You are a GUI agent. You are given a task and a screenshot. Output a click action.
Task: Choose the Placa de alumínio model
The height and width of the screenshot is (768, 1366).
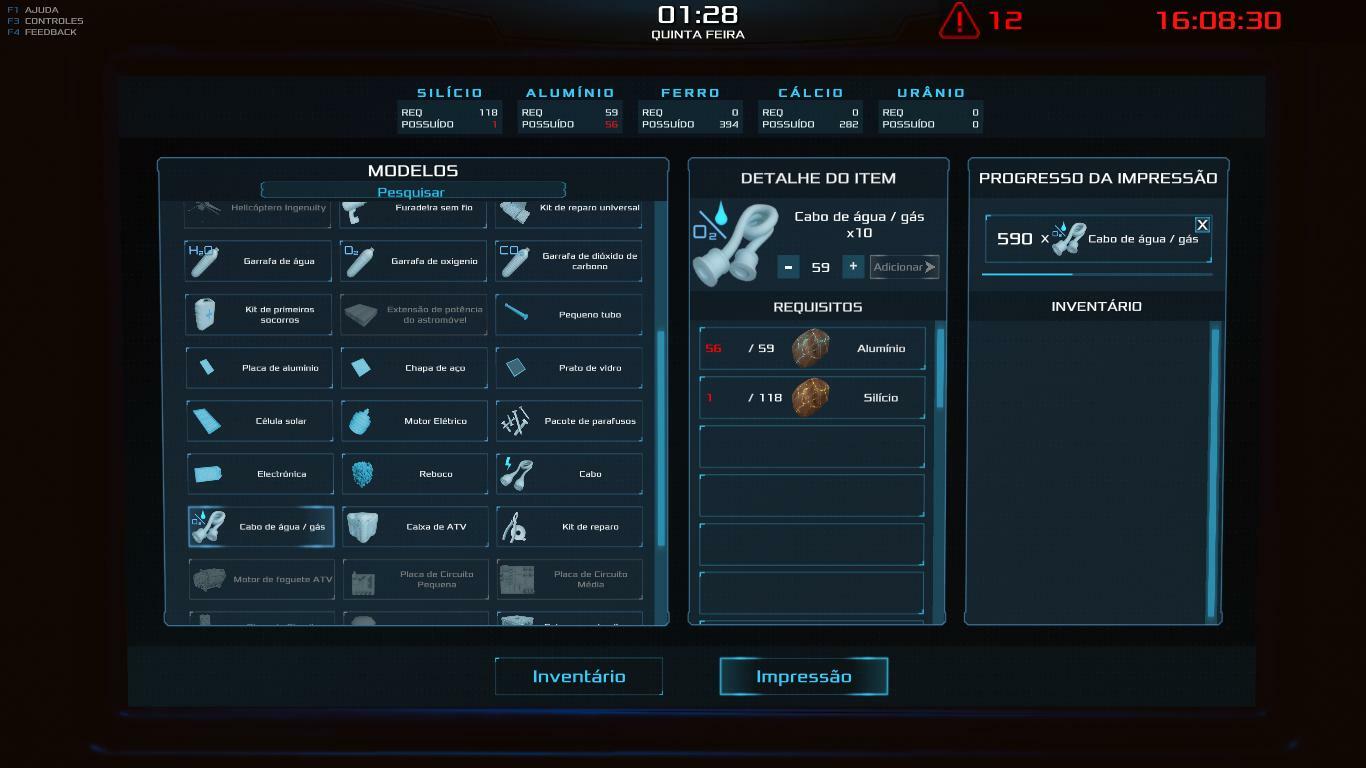(x=260, y=368)
